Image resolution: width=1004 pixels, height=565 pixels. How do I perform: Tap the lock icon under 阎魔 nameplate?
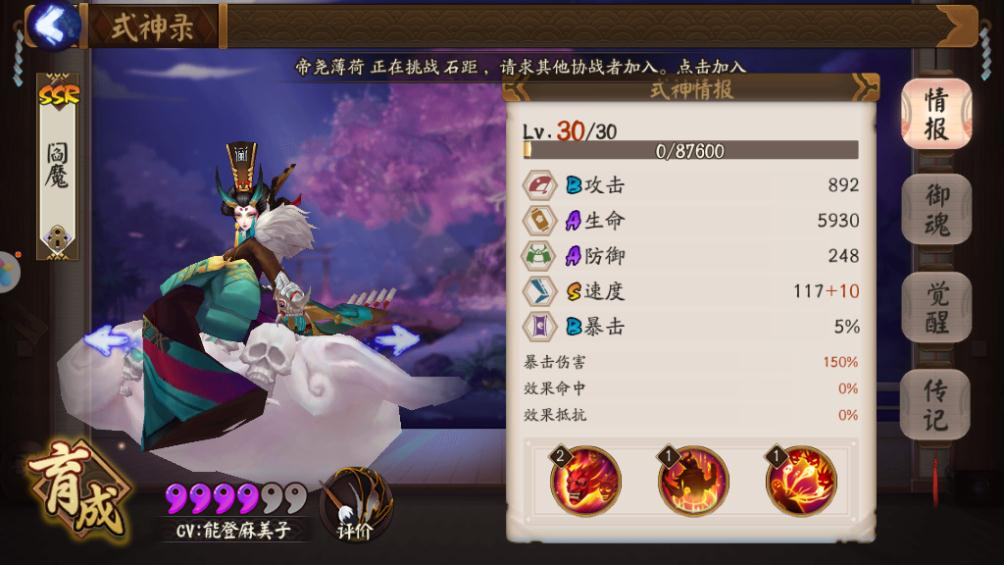click(x=57, y=238)
